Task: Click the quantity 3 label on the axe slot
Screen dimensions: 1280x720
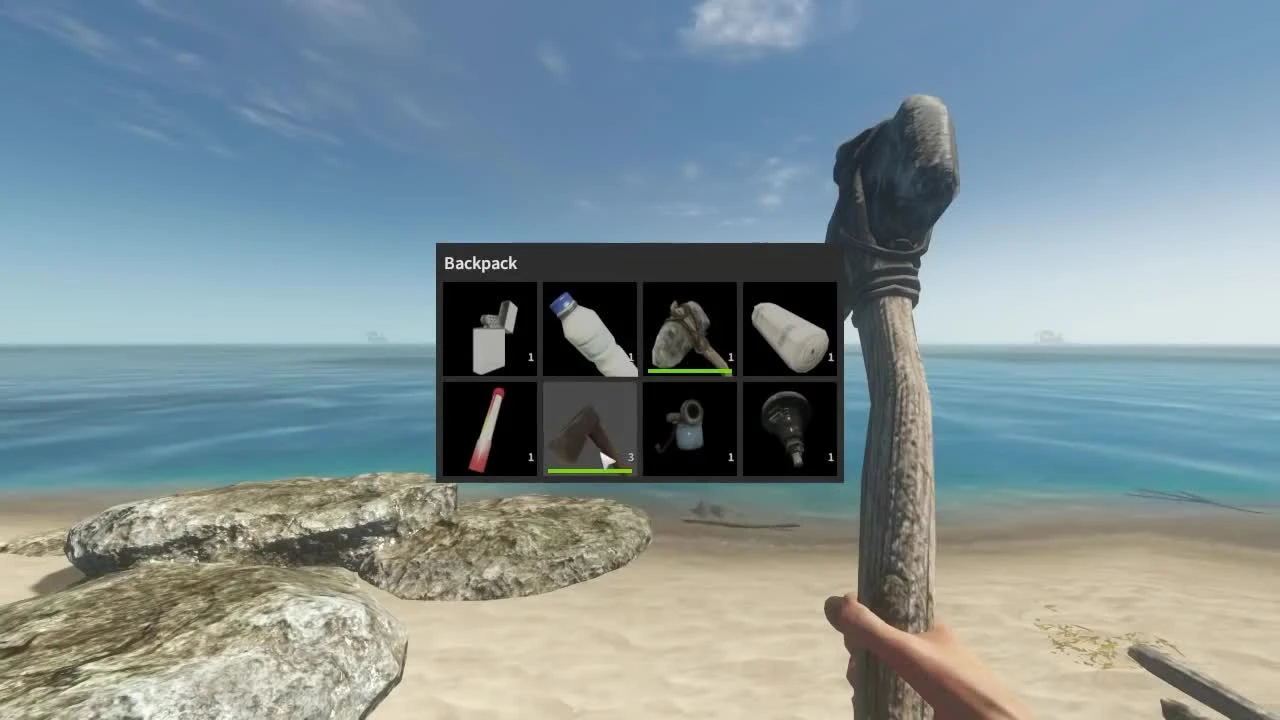Action: (630, 457)
